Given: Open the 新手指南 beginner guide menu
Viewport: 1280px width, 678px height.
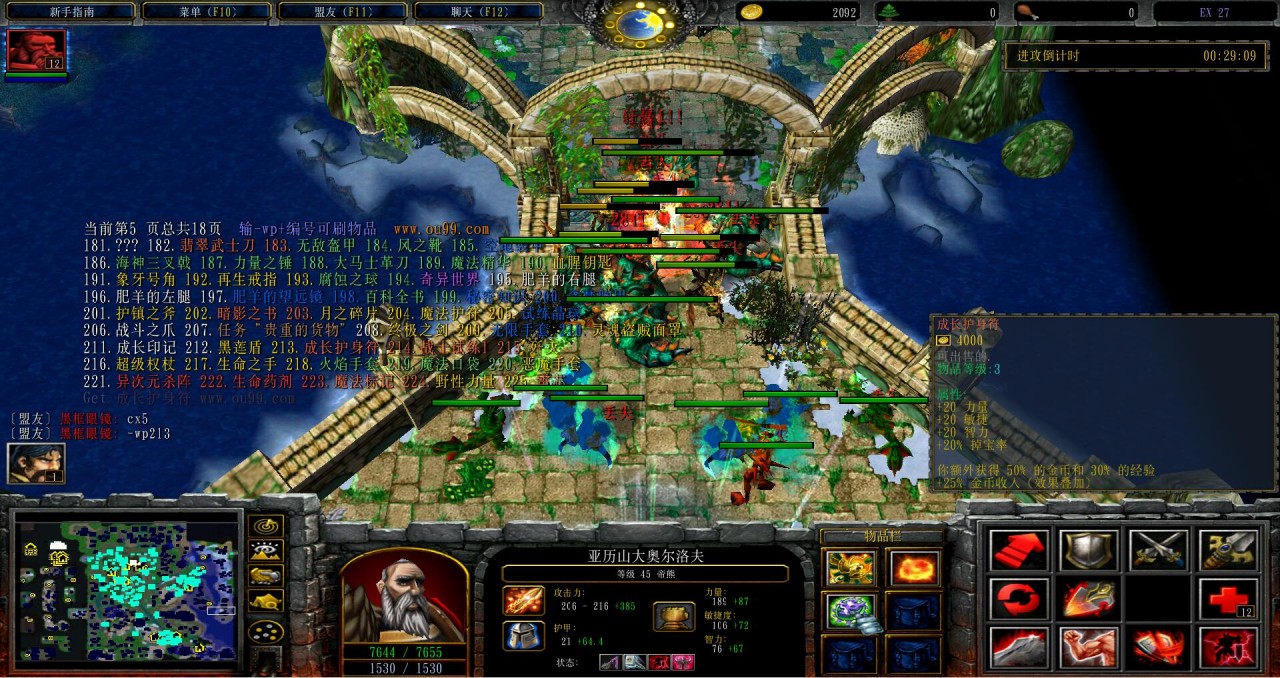Looking at the screenshot, I should click(71, 12).
